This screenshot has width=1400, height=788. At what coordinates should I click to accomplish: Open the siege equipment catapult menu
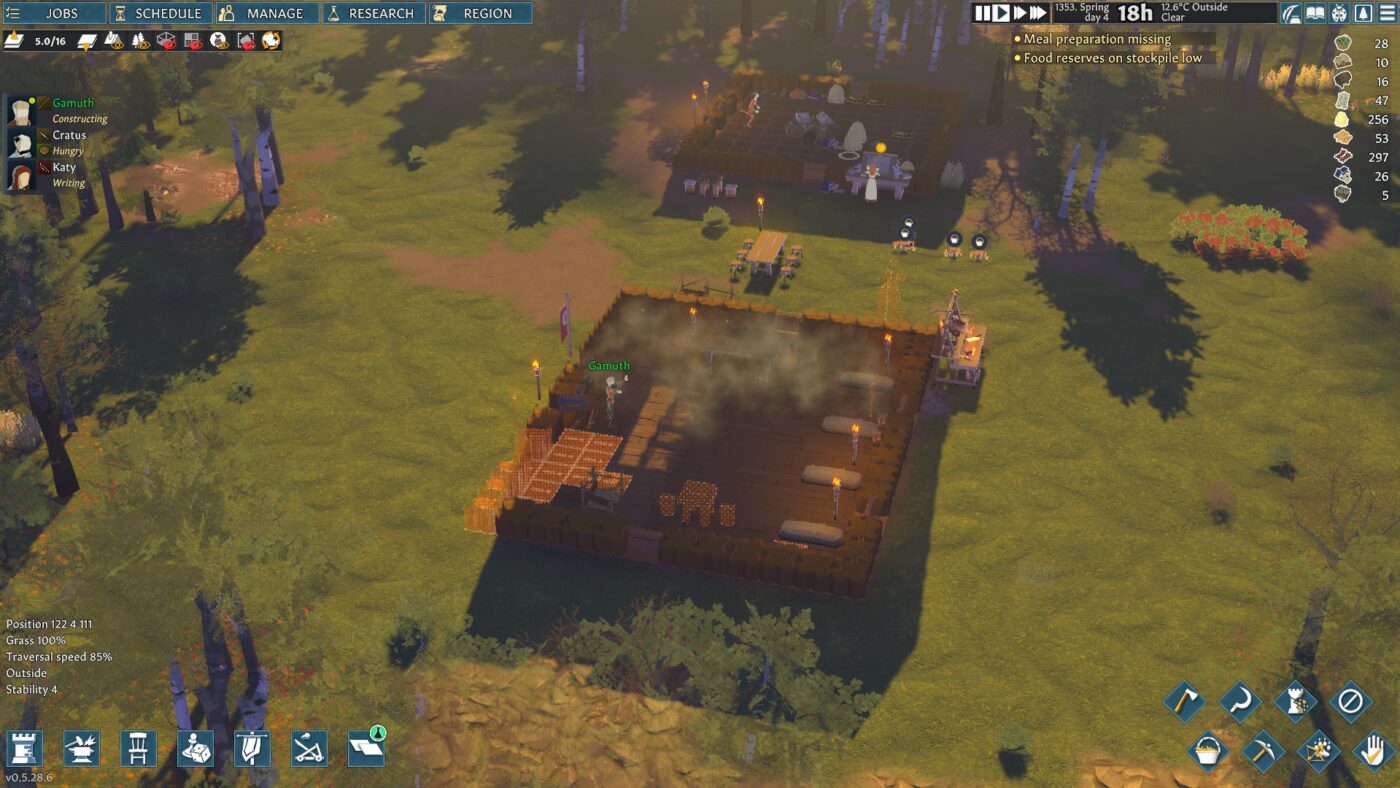(x=309, y=749)
